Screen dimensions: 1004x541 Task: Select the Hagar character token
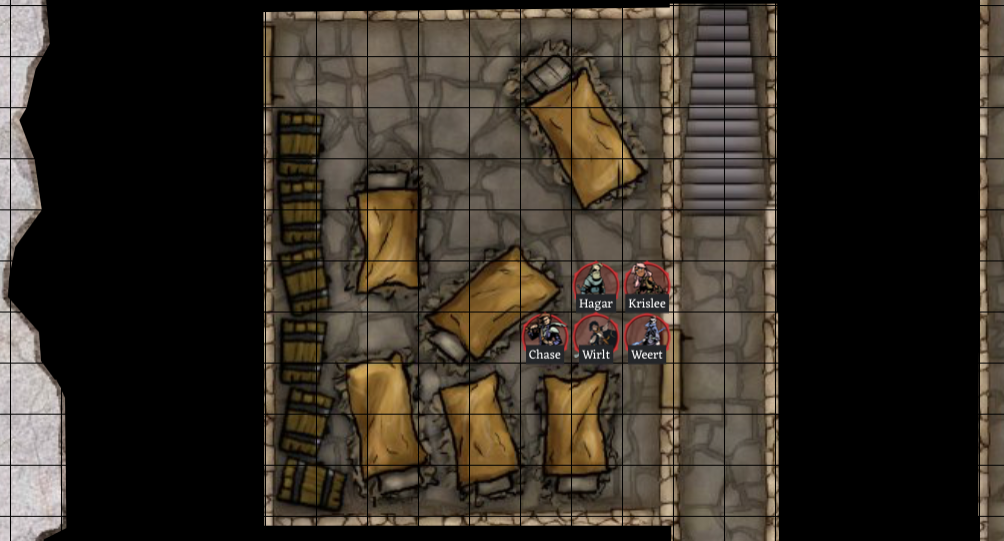[x=596, y=284]
